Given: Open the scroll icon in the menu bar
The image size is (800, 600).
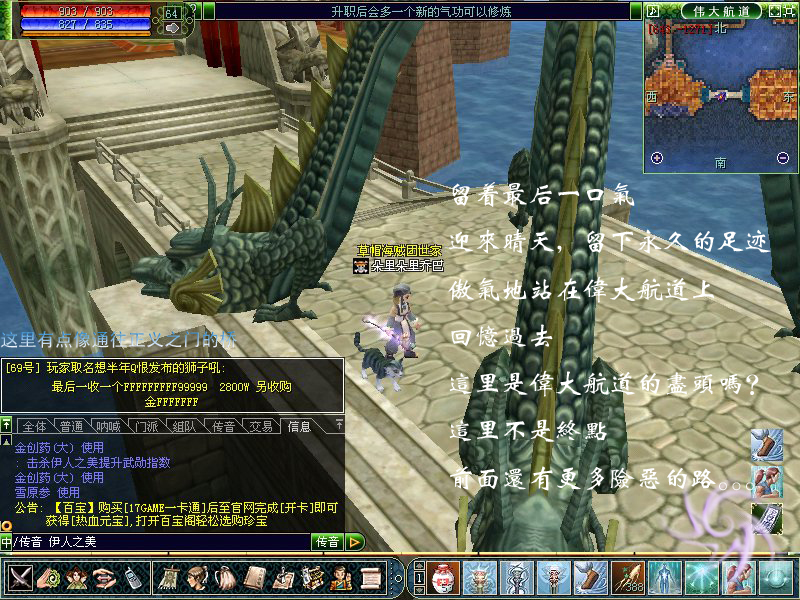Looking at the screenshot, I should point(370,577).
